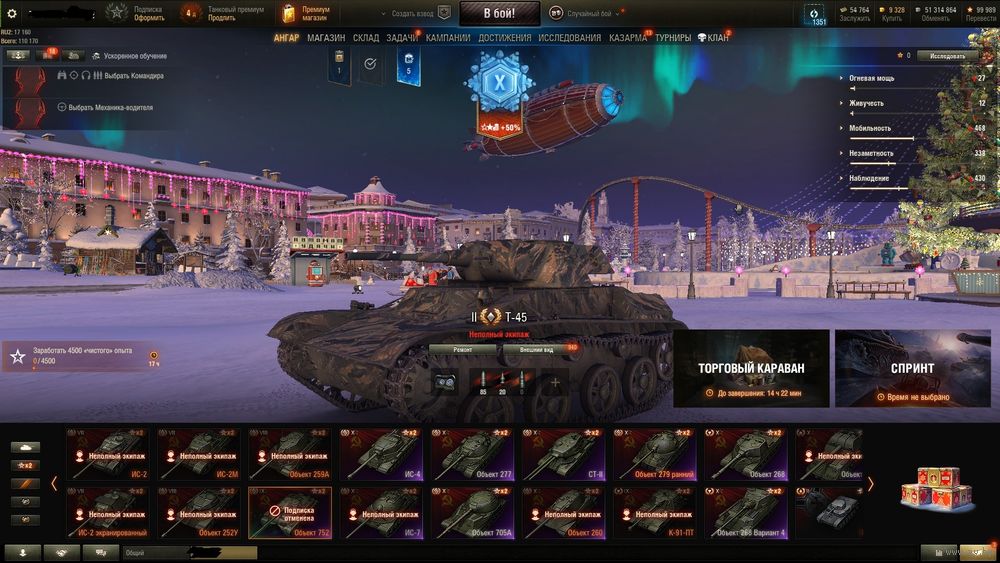Switch to the МАГАЗИН tab
This screenshot has height=563, width=1000.
point(326,38)
